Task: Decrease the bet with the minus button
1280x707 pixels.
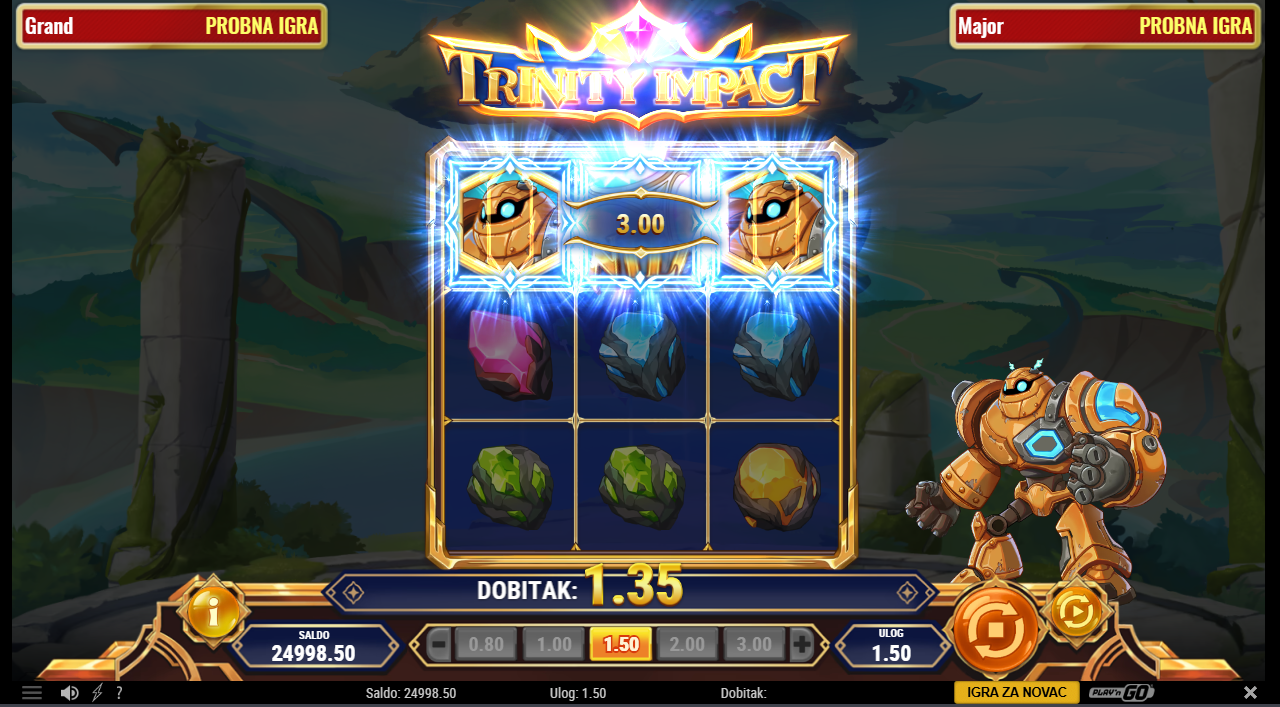Action: tap(438, 645)
